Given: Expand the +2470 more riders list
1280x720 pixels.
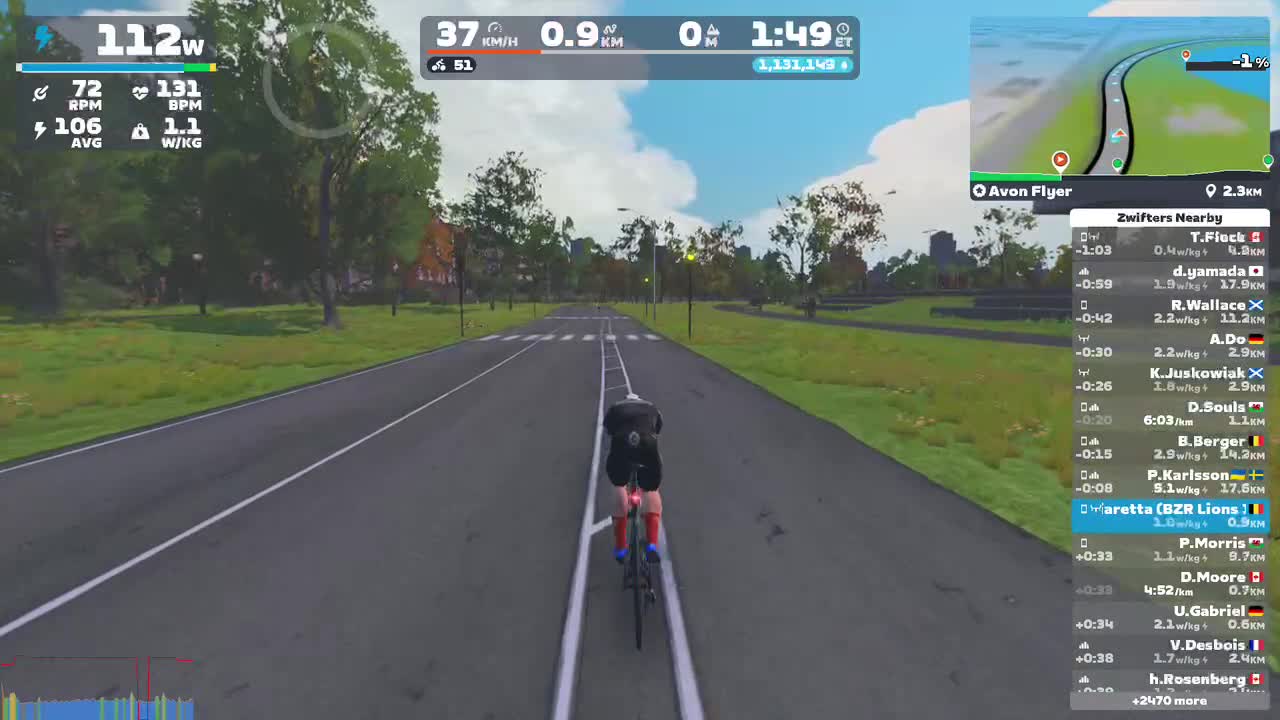Looking at the screenshot, I should click(1169, 700).
